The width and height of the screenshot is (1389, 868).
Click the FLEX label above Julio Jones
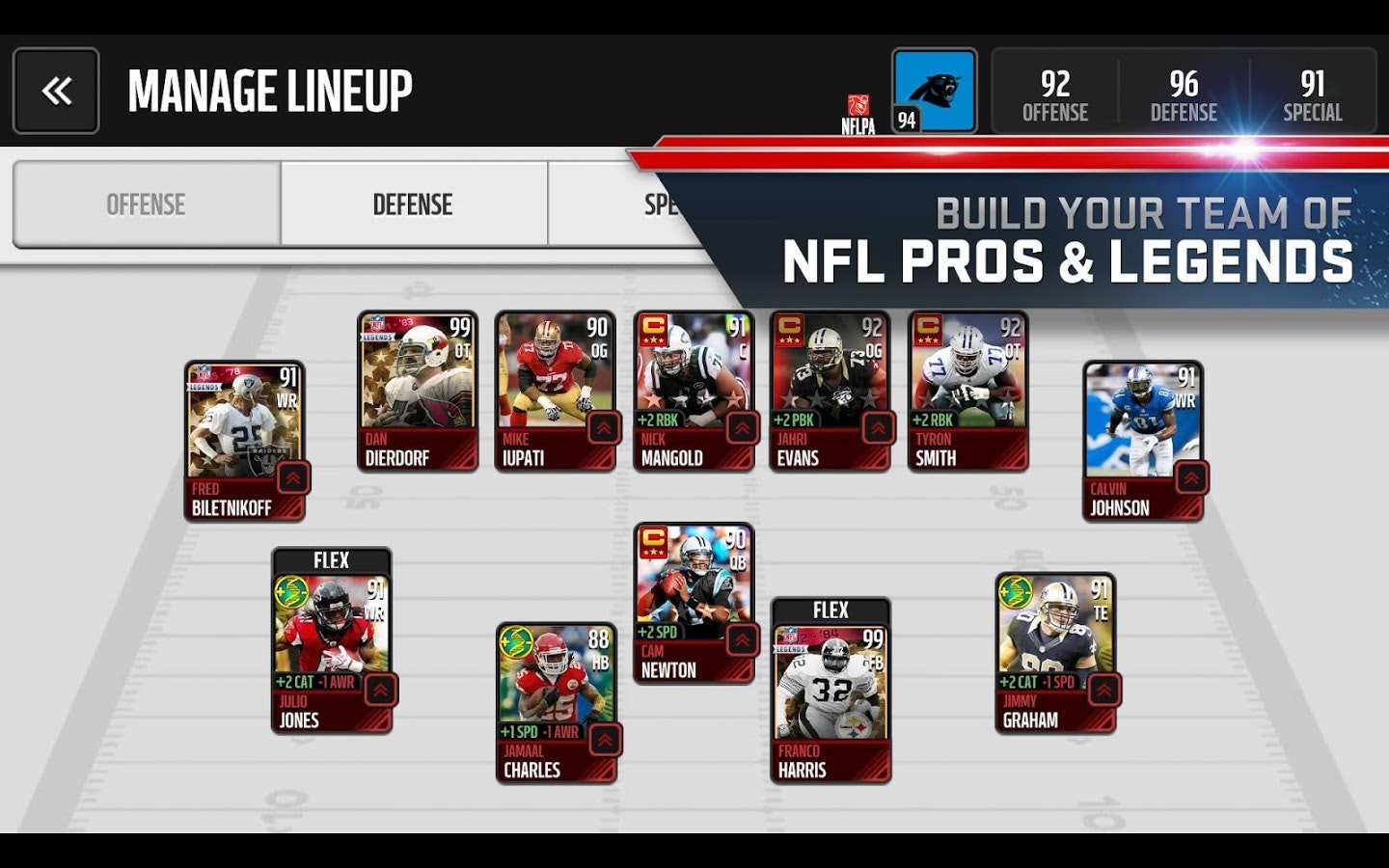(330, 559)
